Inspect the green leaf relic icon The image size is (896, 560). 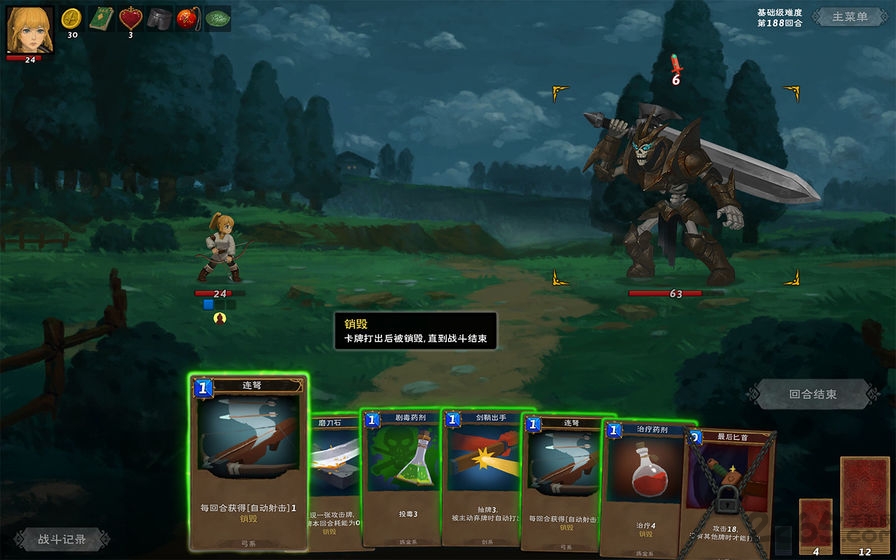click(x=217, y=18)
